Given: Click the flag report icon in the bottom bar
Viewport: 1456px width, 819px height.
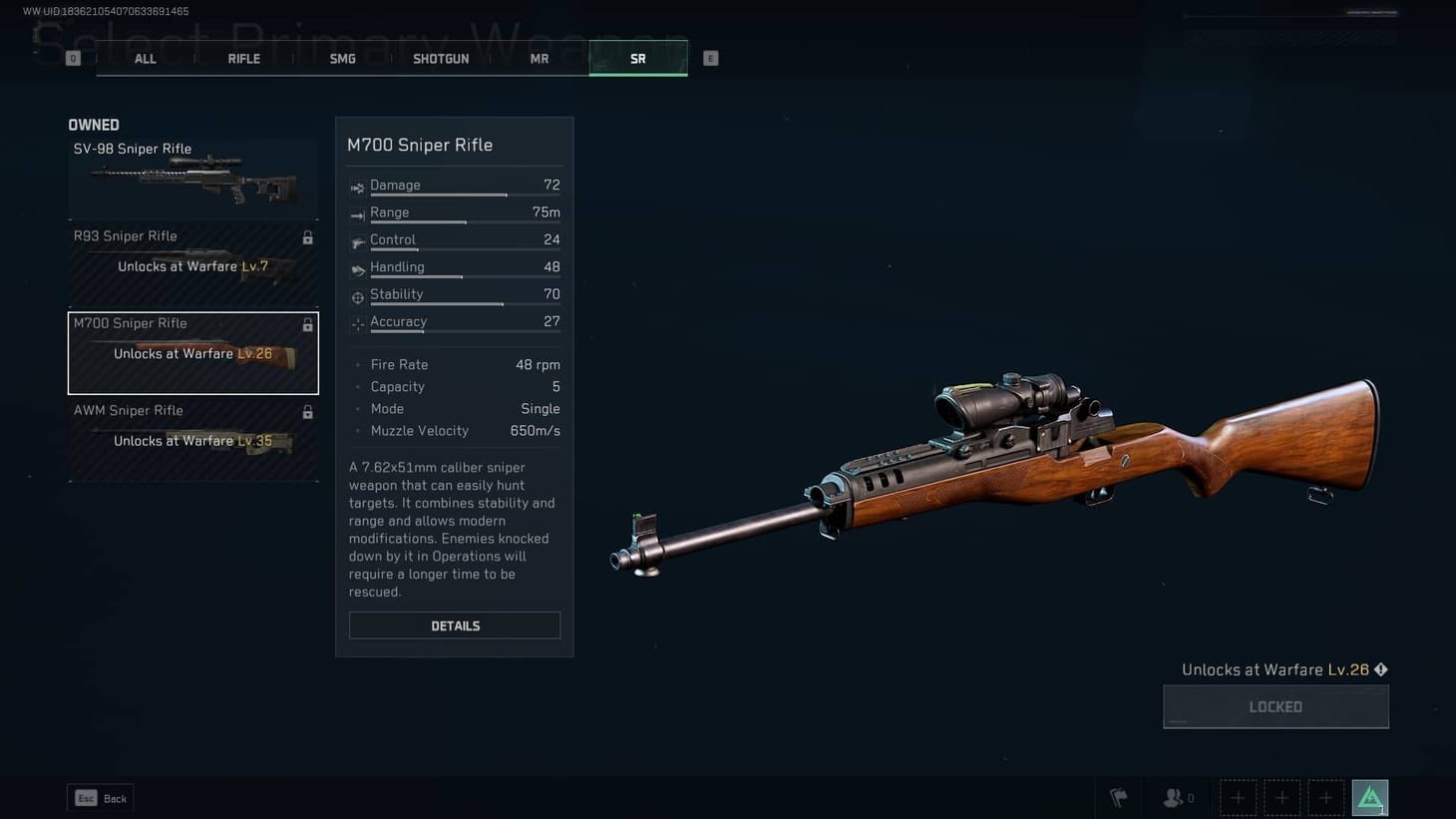Looking at the screenshot, I should point(1118,797).
